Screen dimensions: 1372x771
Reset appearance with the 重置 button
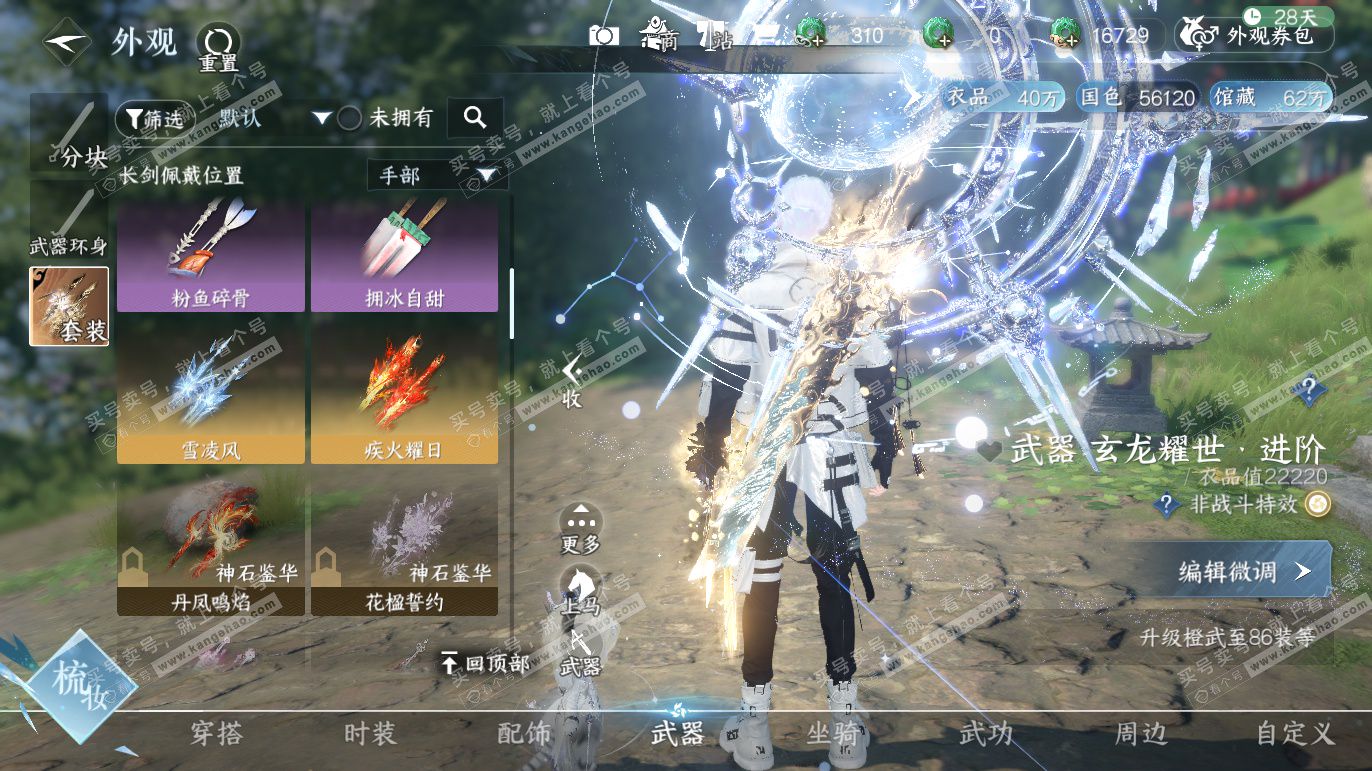click(217, 47)
